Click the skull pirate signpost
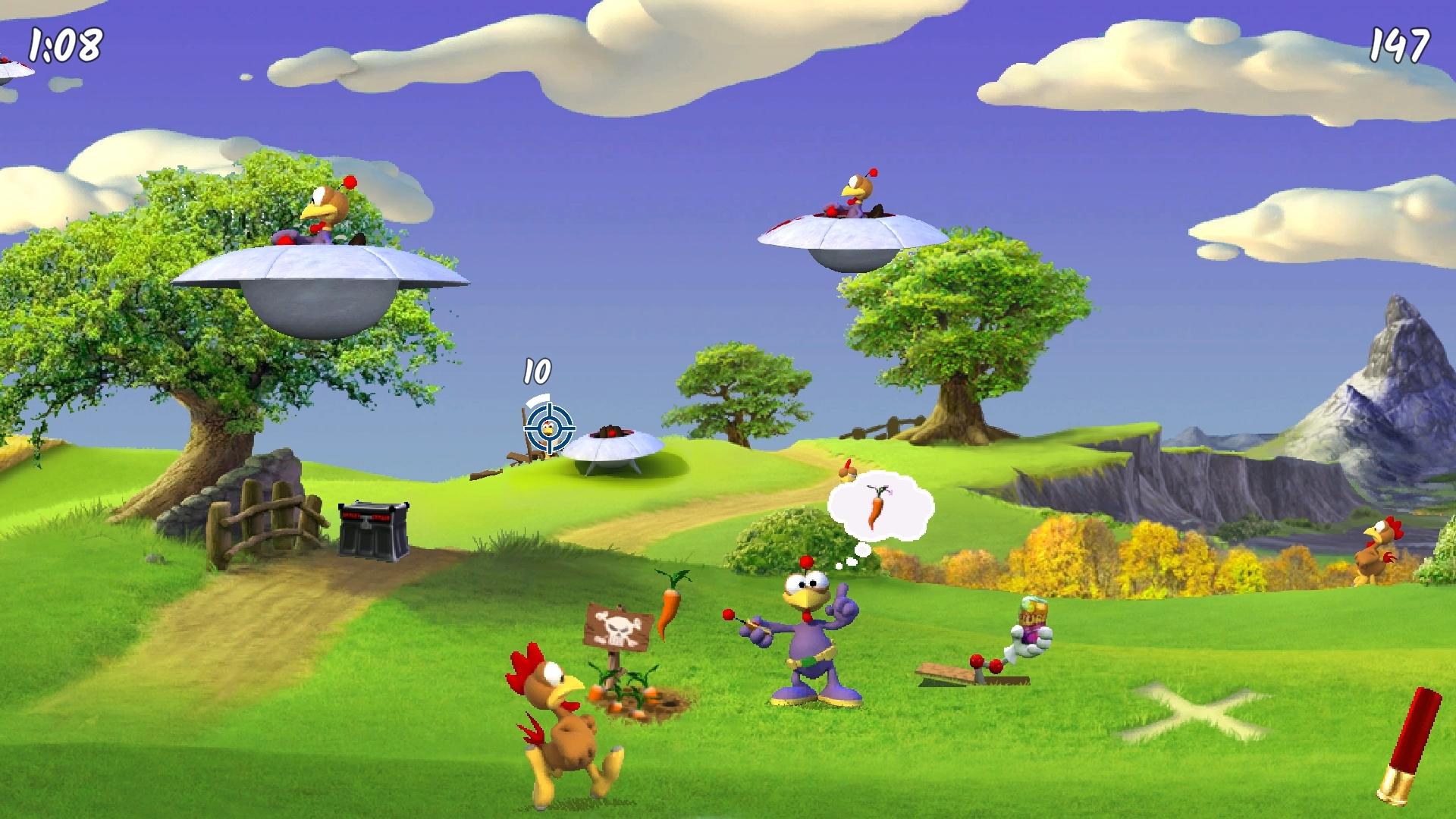Viewport: 1456px width, 819px height. pyautogui.click(x=618, y=626)
